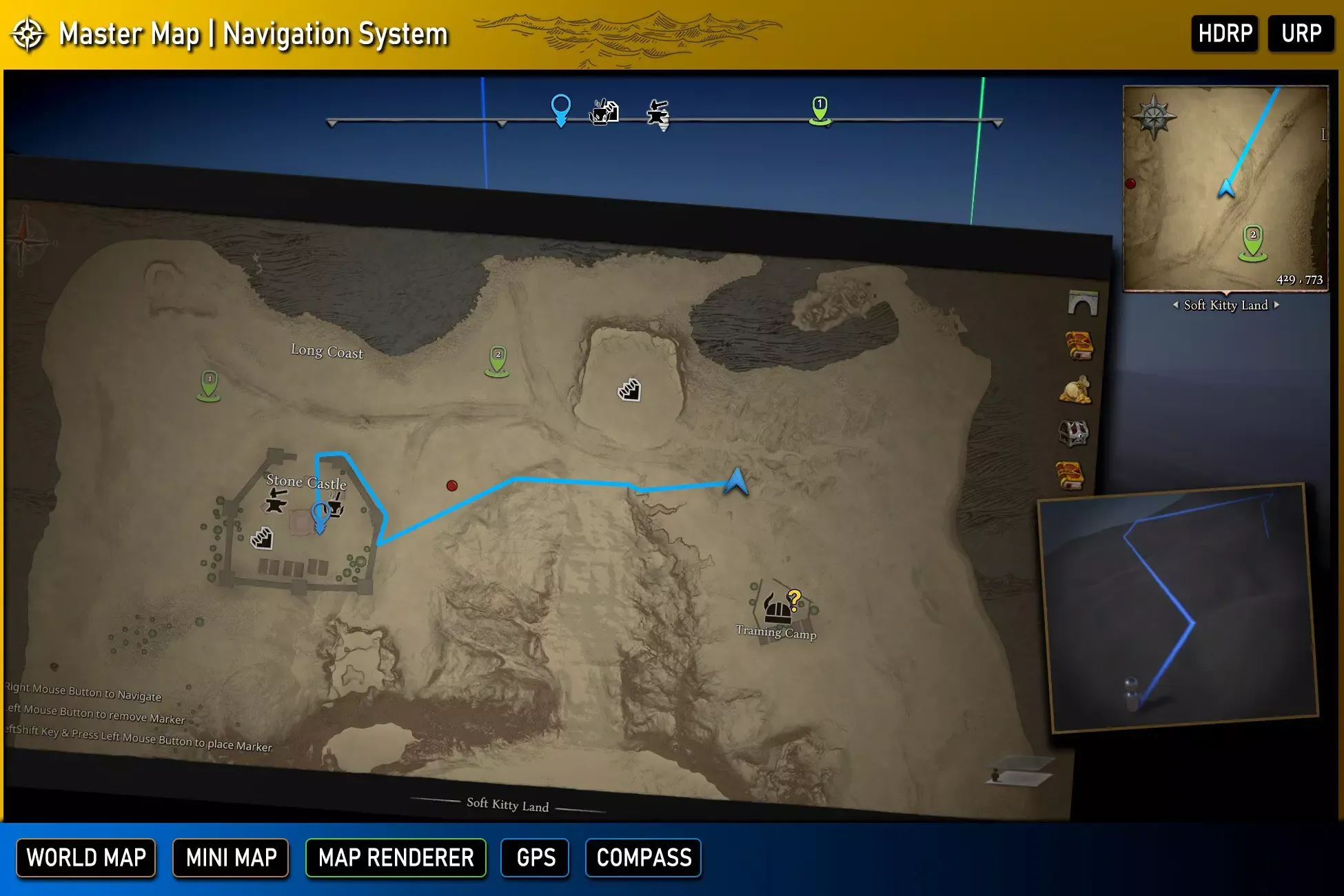Click the gold sack icon beside the map
This screenshot has width=1344, height=896.
(x=1075, y=391)
